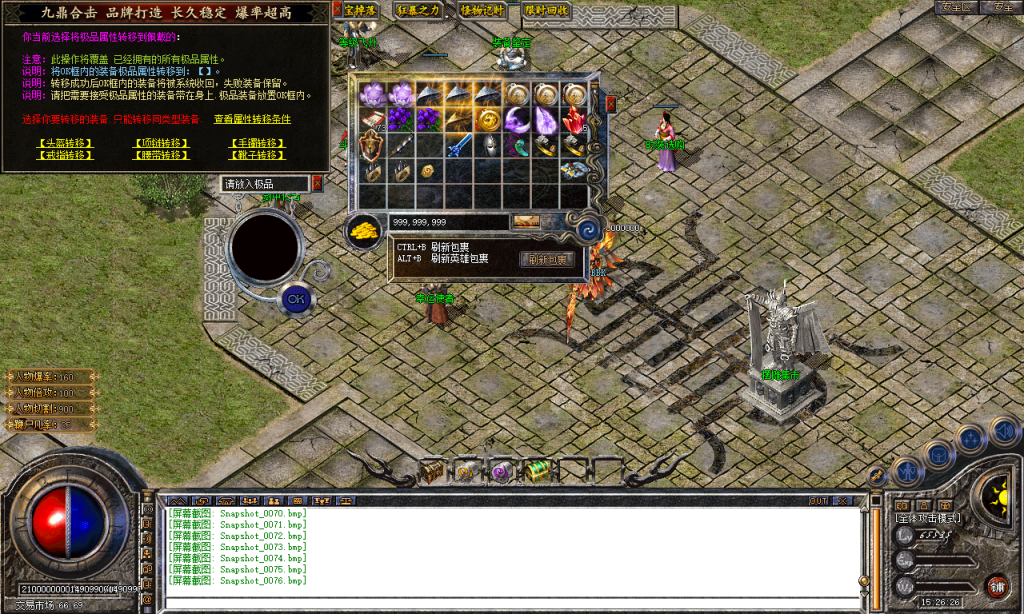1024x614 pixels.
Task: Click the green treasure chest hotbar icon
Action: (538, 470)
